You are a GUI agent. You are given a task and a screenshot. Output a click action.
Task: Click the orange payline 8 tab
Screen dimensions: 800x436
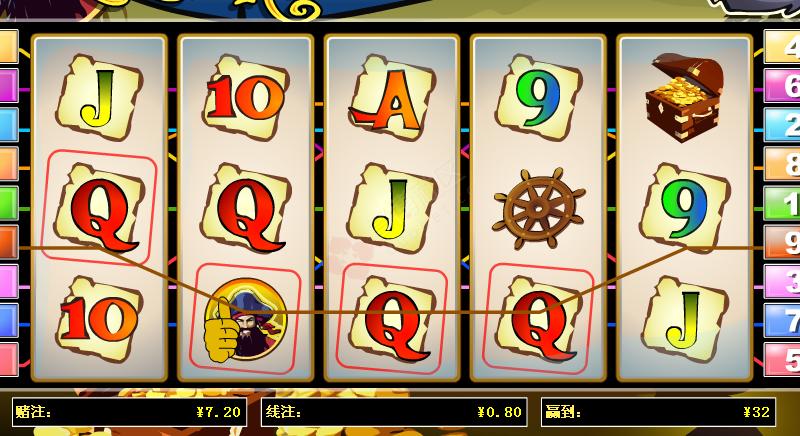[783, 163]
